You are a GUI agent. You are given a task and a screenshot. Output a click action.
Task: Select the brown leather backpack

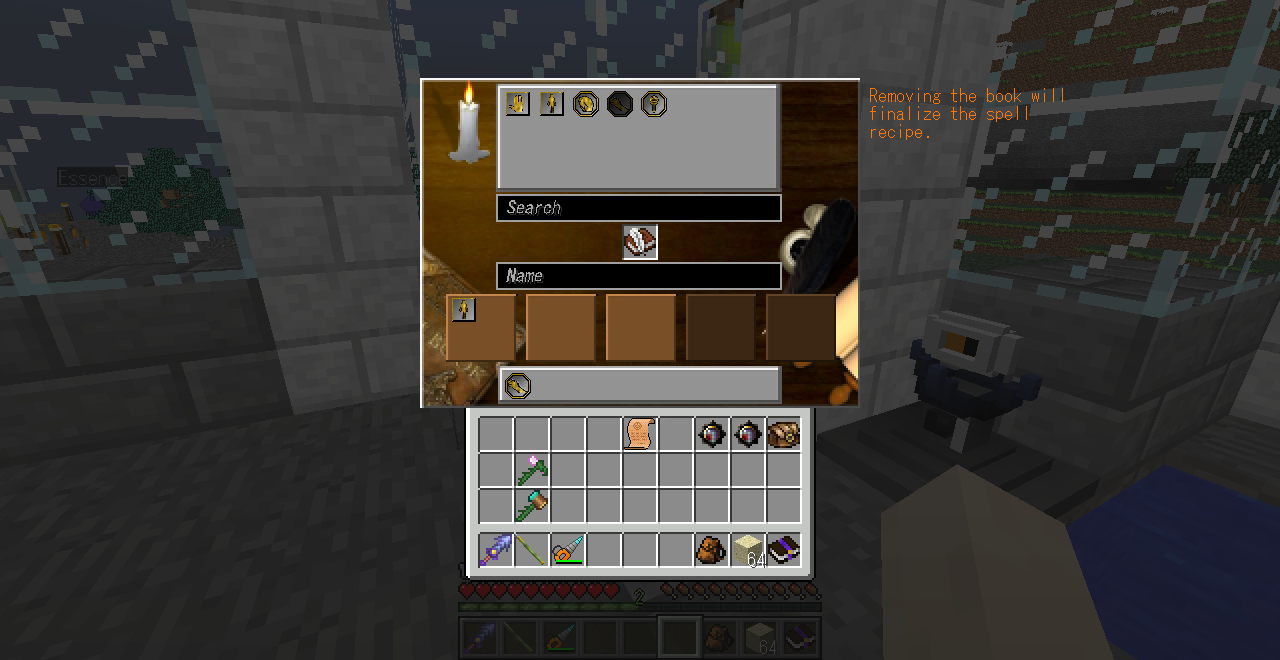711,550
